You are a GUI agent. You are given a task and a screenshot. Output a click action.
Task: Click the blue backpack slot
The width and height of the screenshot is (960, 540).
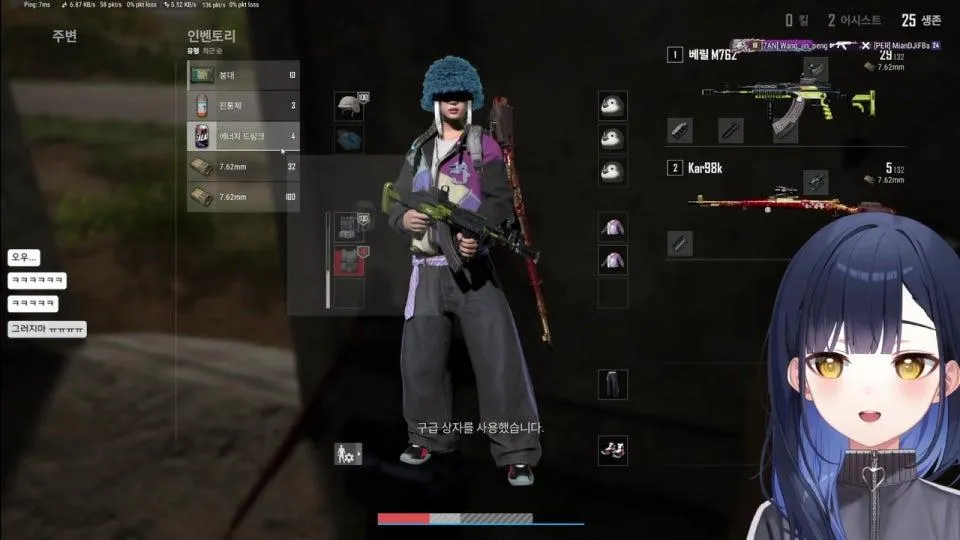[x=348, y=139]
